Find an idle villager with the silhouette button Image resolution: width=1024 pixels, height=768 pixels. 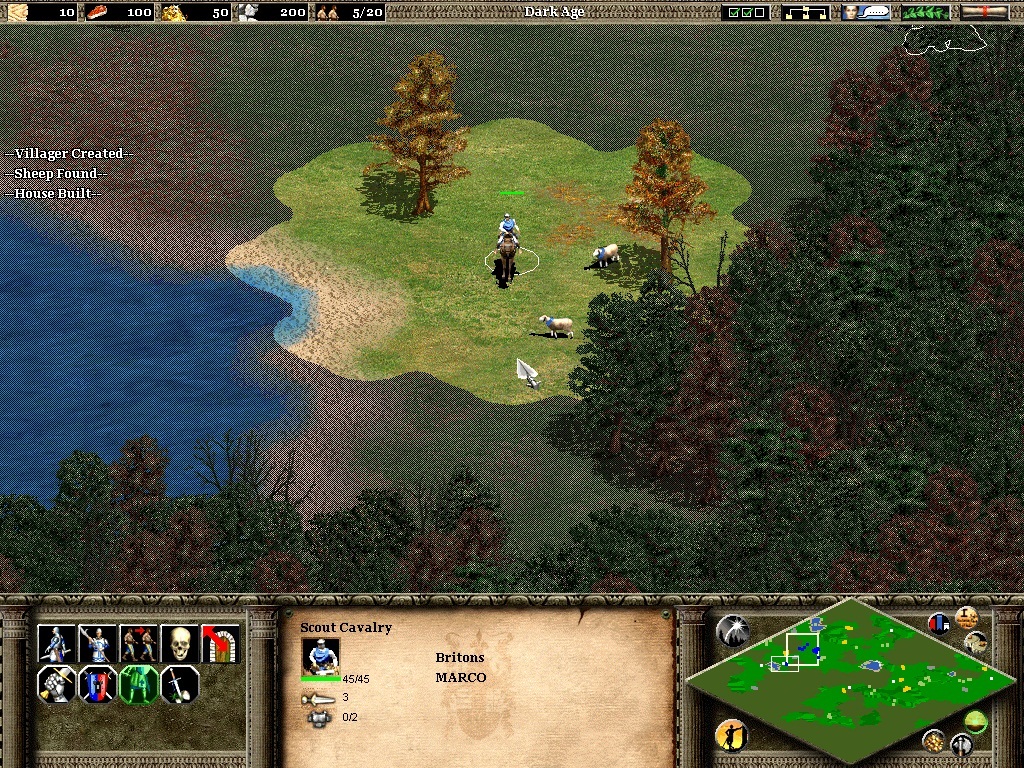point(731,736)
